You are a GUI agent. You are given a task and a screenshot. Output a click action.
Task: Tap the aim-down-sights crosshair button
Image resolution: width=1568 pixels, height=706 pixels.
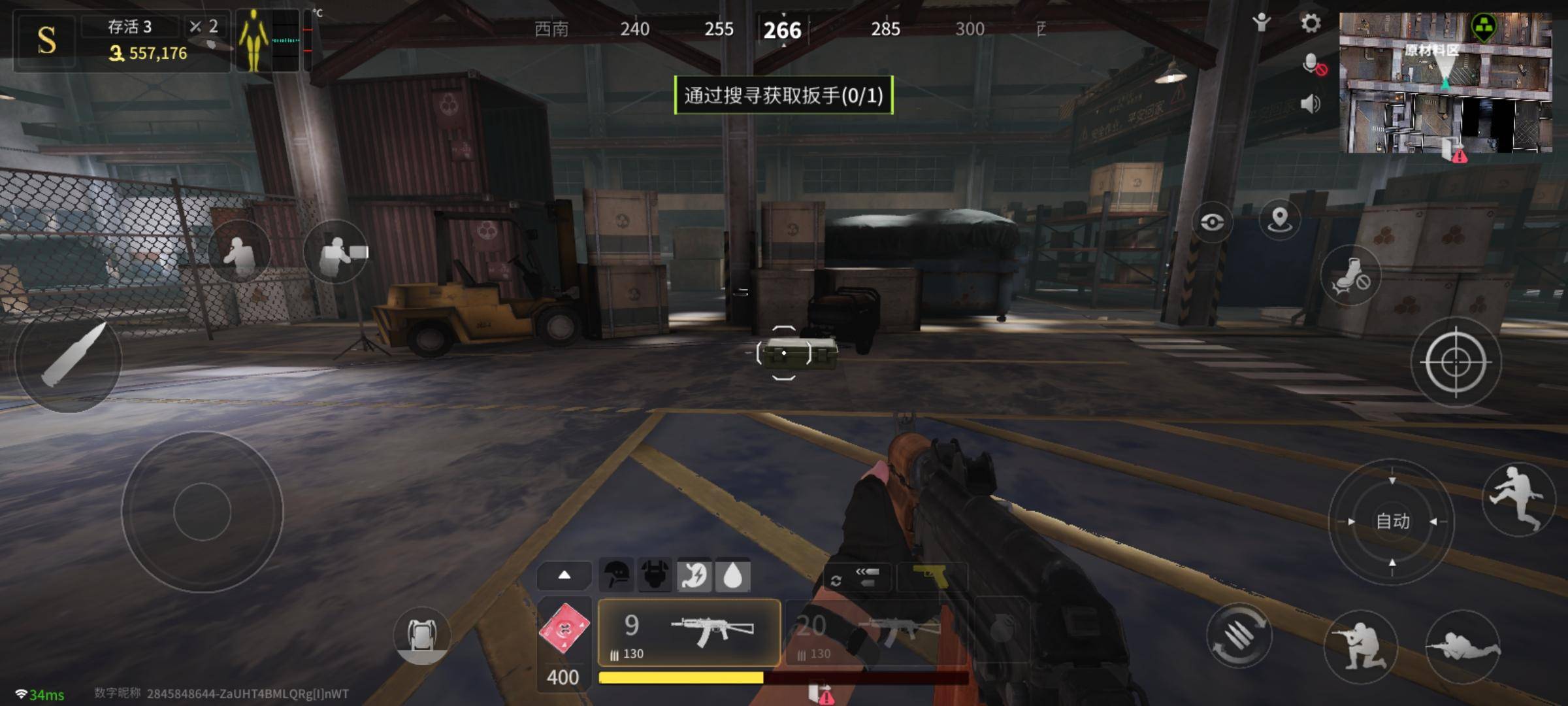(1456, 361)
